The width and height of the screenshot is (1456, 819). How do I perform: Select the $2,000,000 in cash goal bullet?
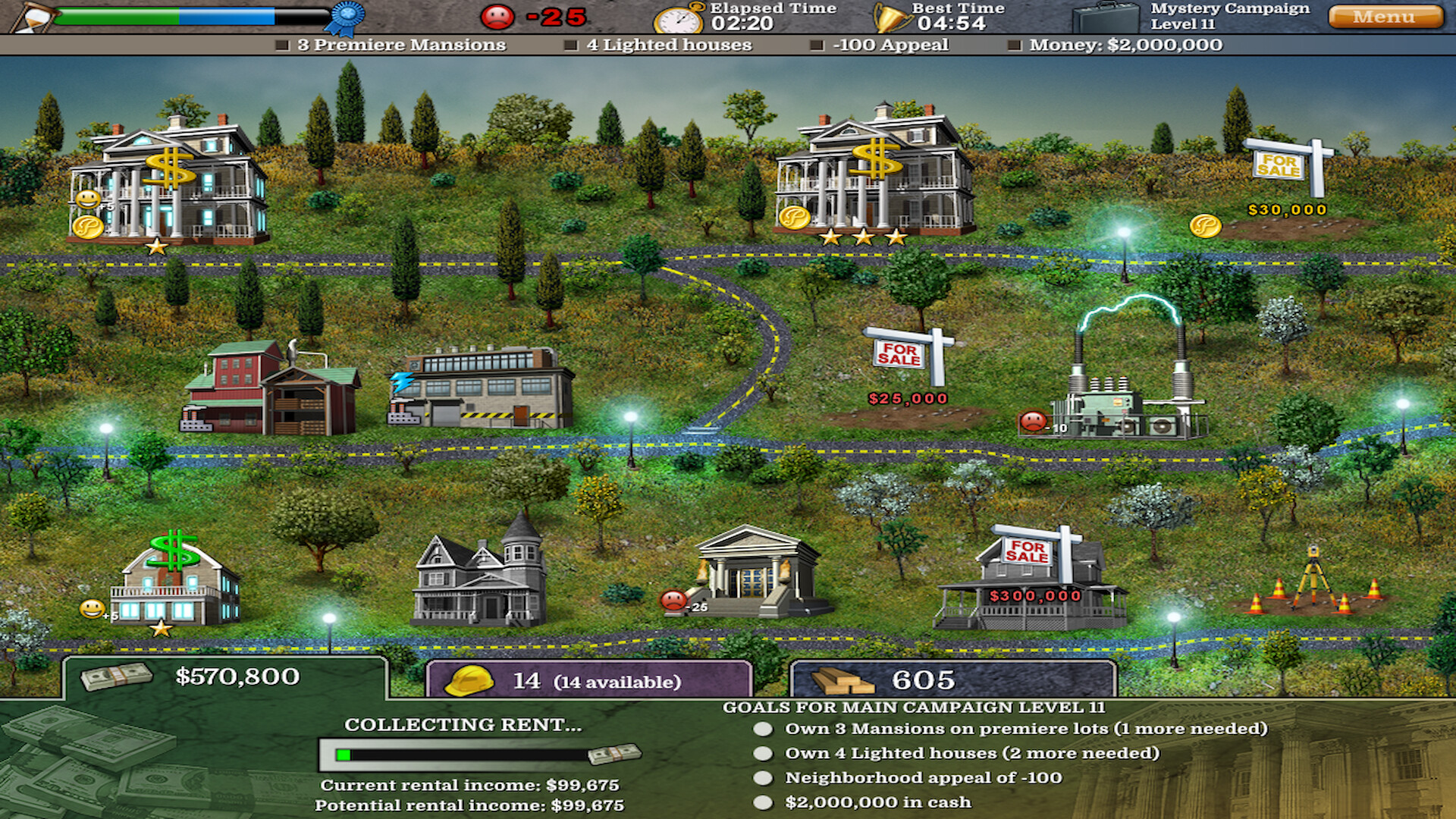pyautogui.click(x=762, y=801)
